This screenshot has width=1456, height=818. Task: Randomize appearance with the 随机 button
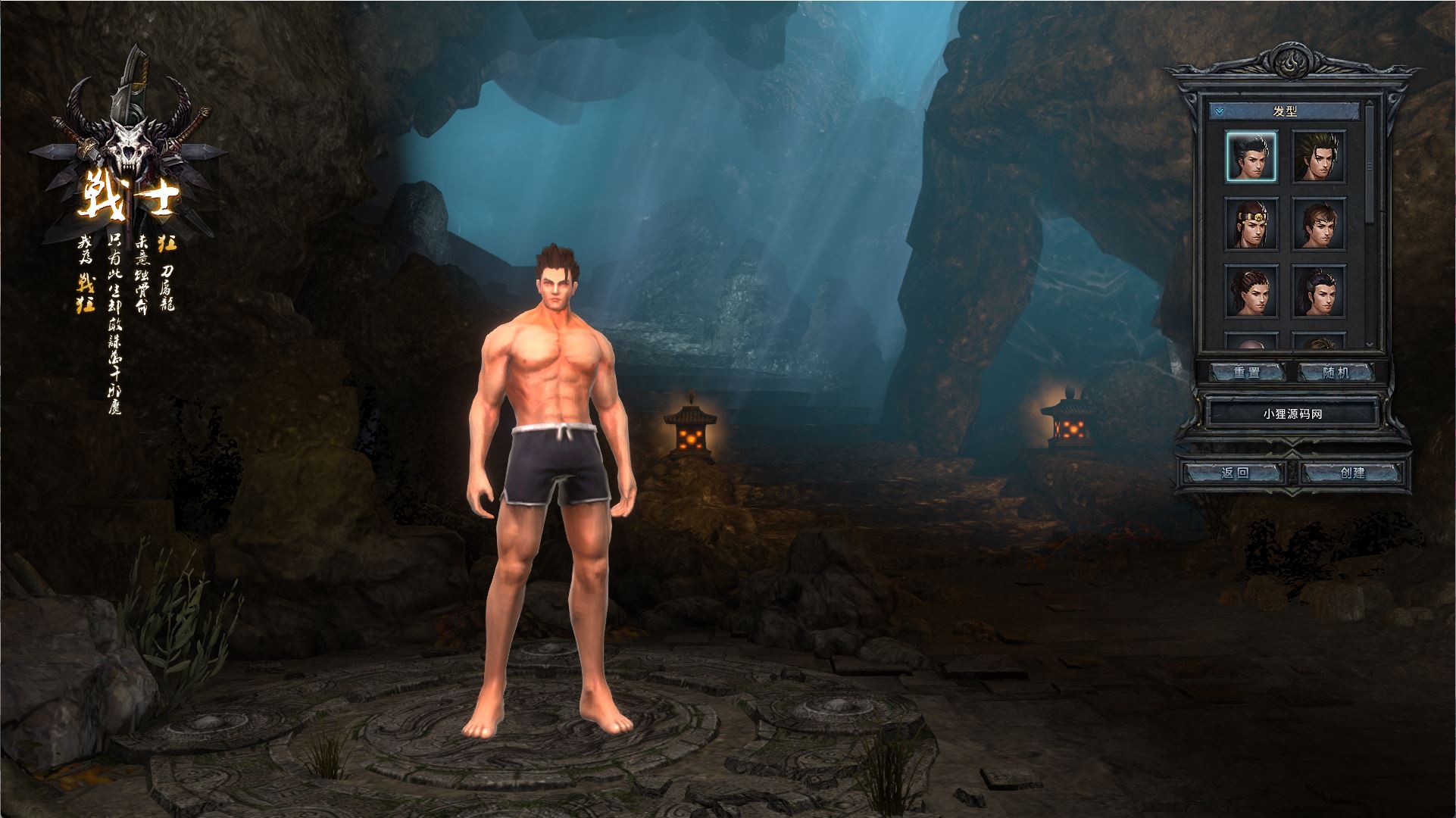click(x=1336, y=372)
